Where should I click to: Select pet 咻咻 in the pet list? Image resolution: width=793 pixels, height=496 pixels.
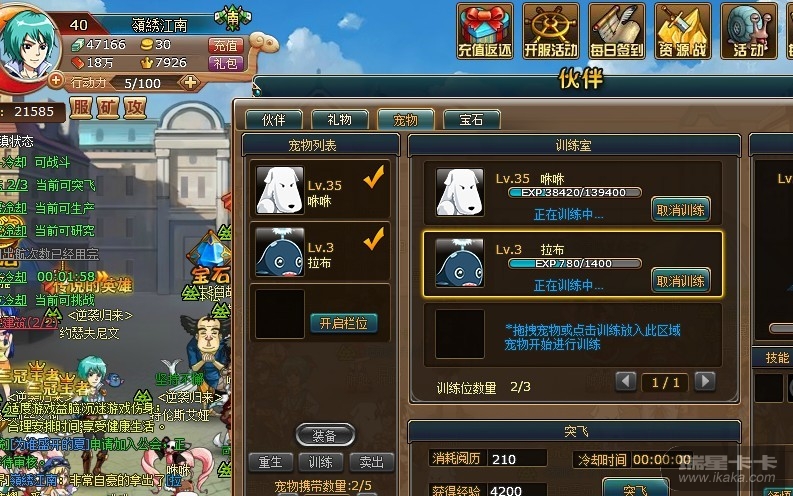pyautogui.click(x=319, y=189)
